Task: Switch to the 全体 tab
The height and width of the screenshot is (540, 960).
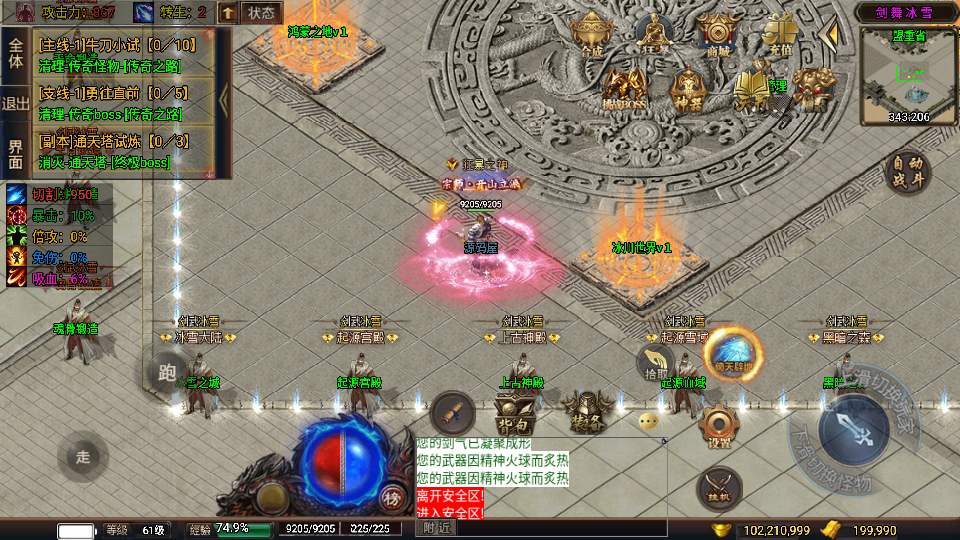Action: (15, 53)
